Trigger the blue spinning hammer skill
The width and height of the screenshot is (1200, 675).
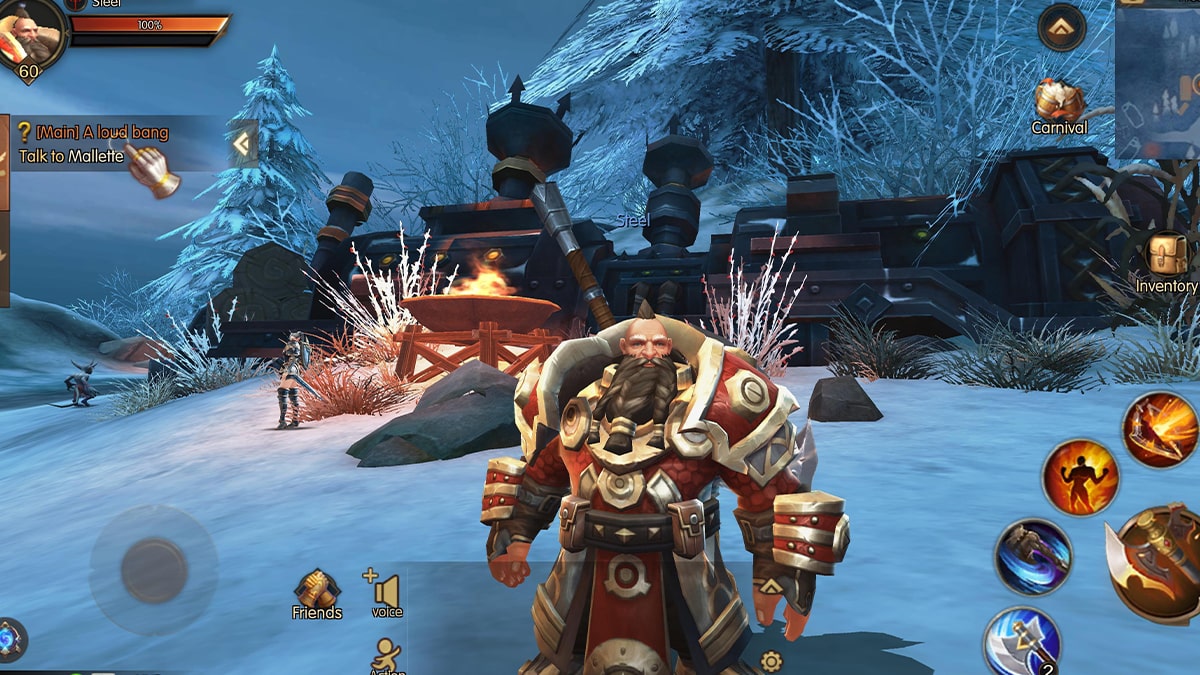pyautogui.click(x=1033, y=557)
